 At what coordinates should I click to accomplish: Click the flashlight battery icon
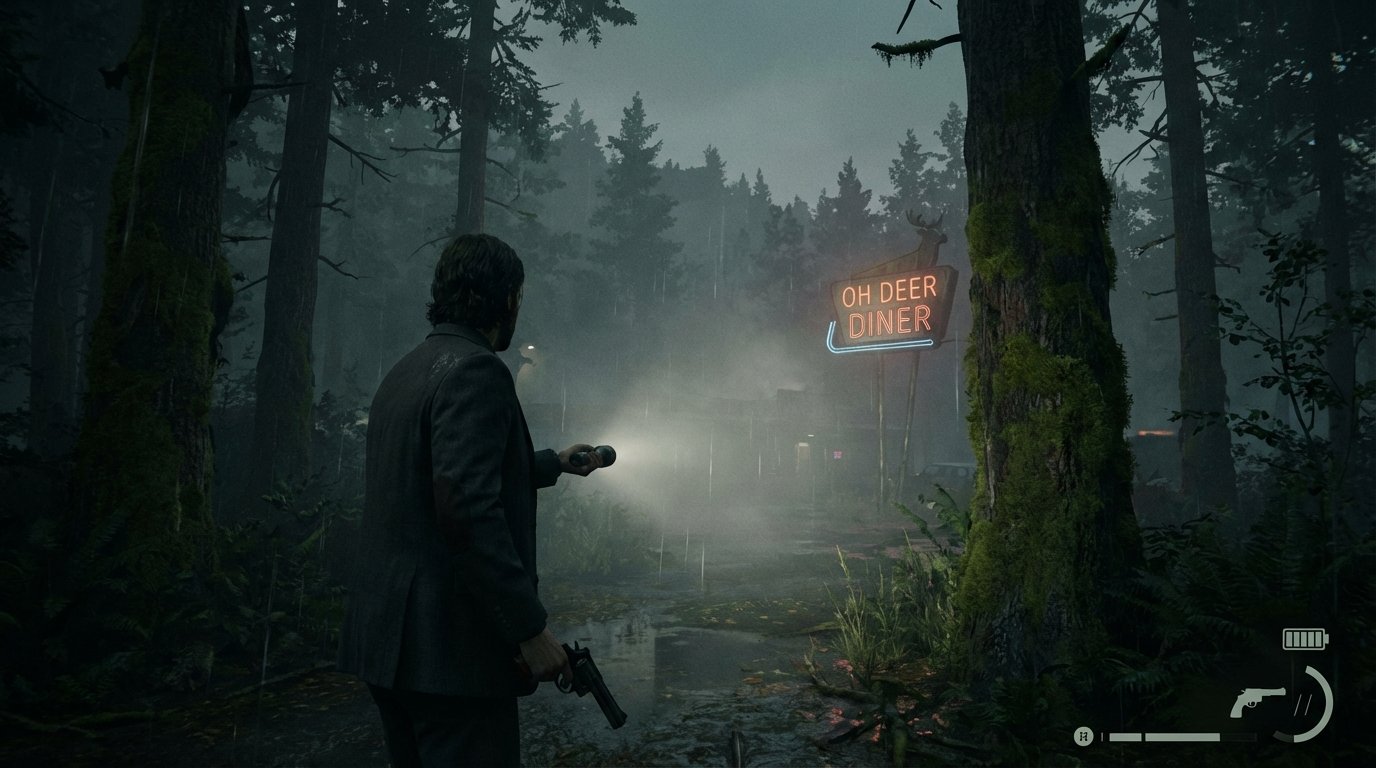(1303, 639)
